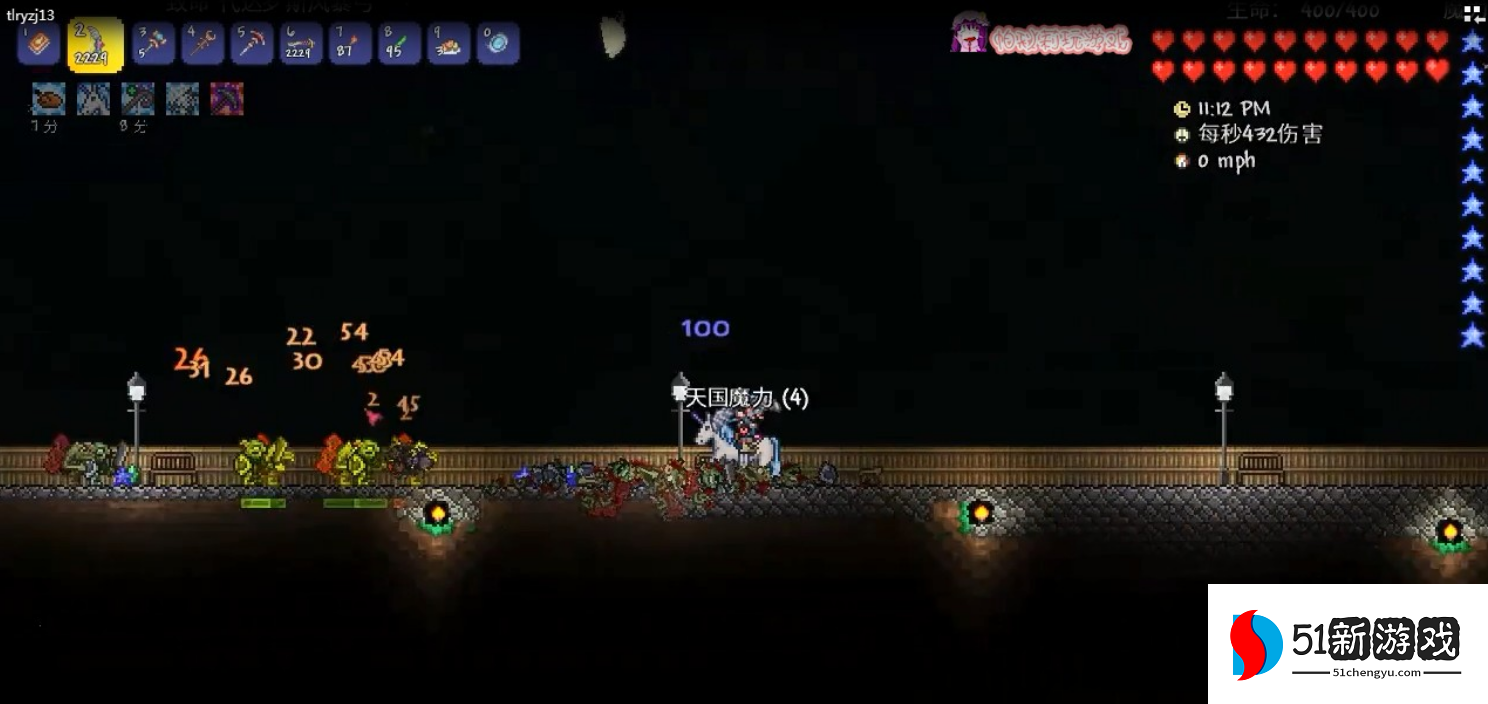Select the staff in hotbar slot 4

coord(203,44)
